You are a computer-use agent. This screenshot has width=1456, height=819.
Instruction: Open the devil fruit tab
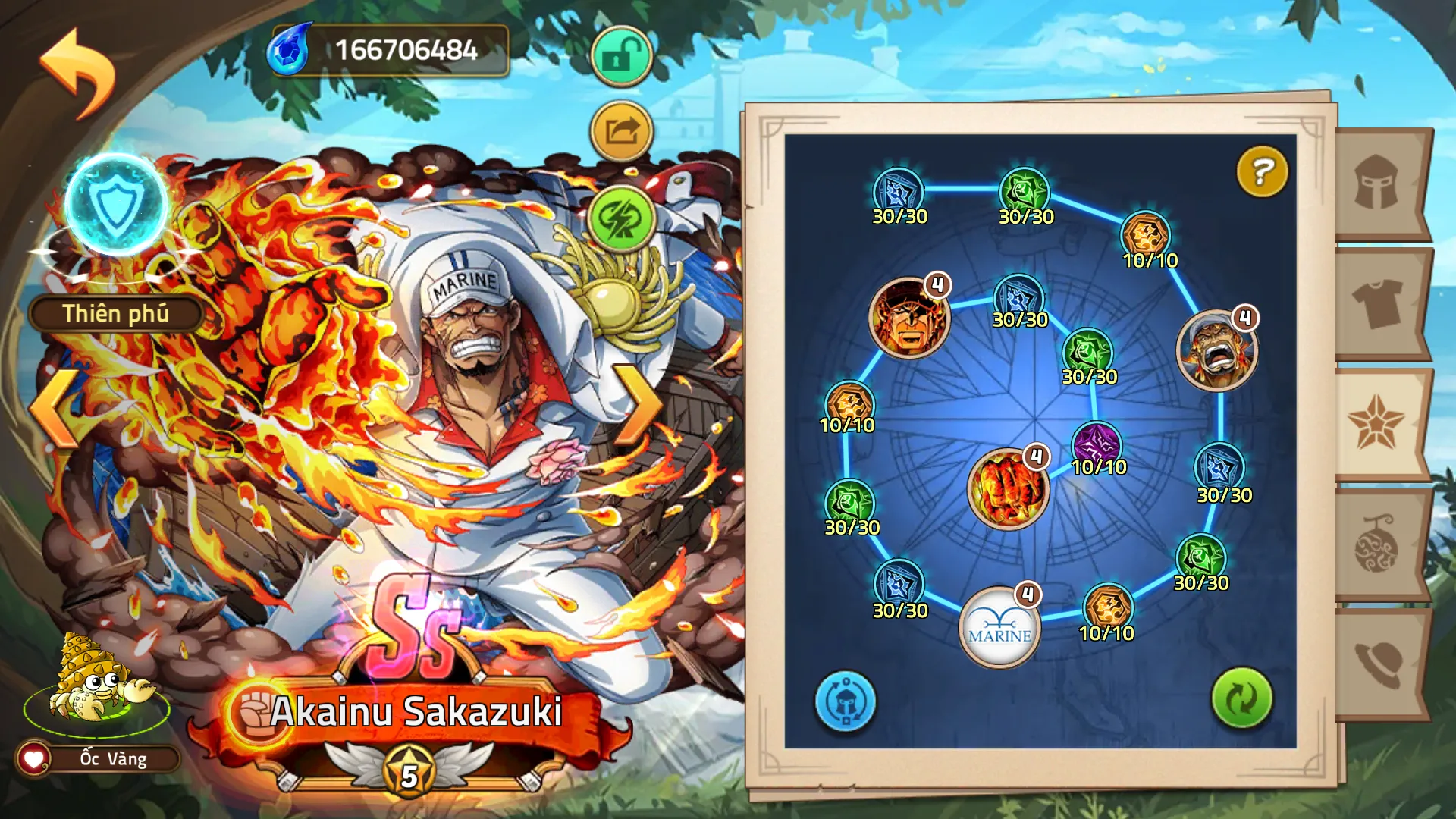point(1376,544)
